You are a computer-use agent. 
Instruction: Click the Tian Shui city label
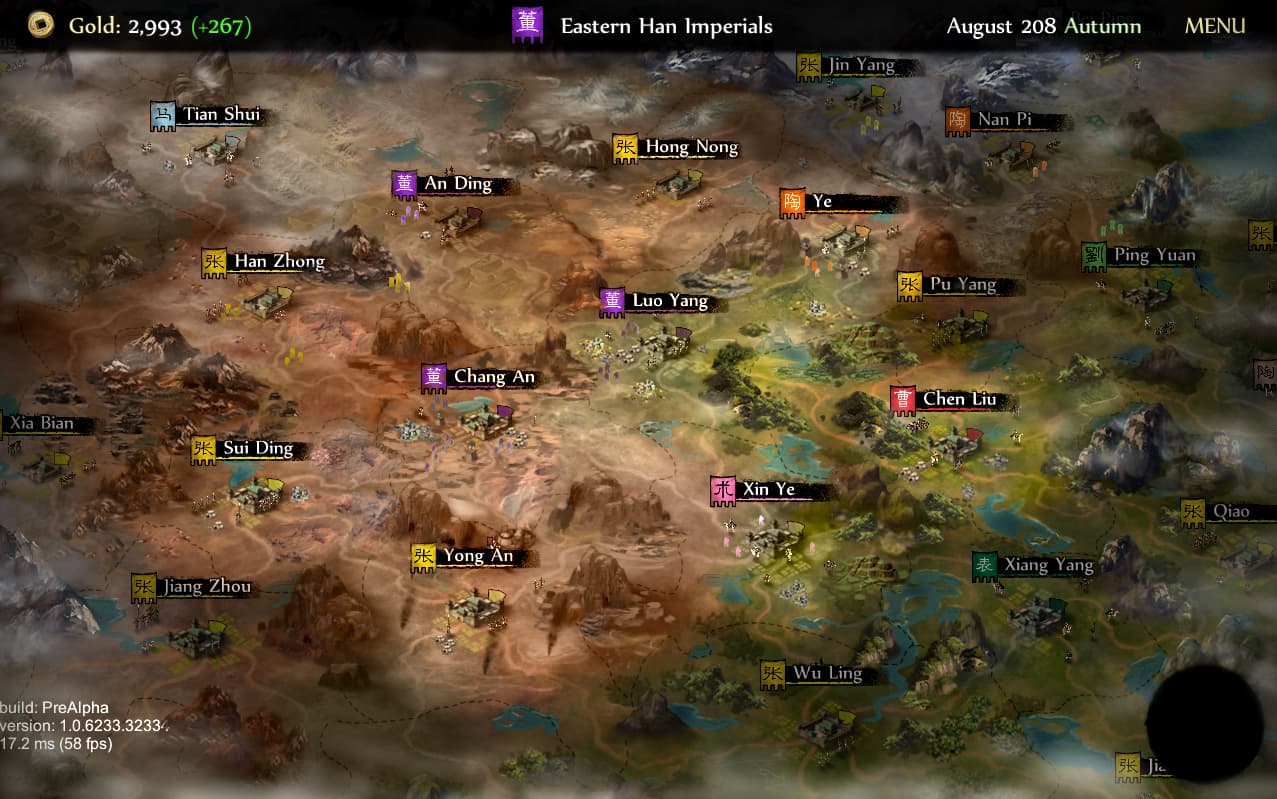tap(221, 114)
